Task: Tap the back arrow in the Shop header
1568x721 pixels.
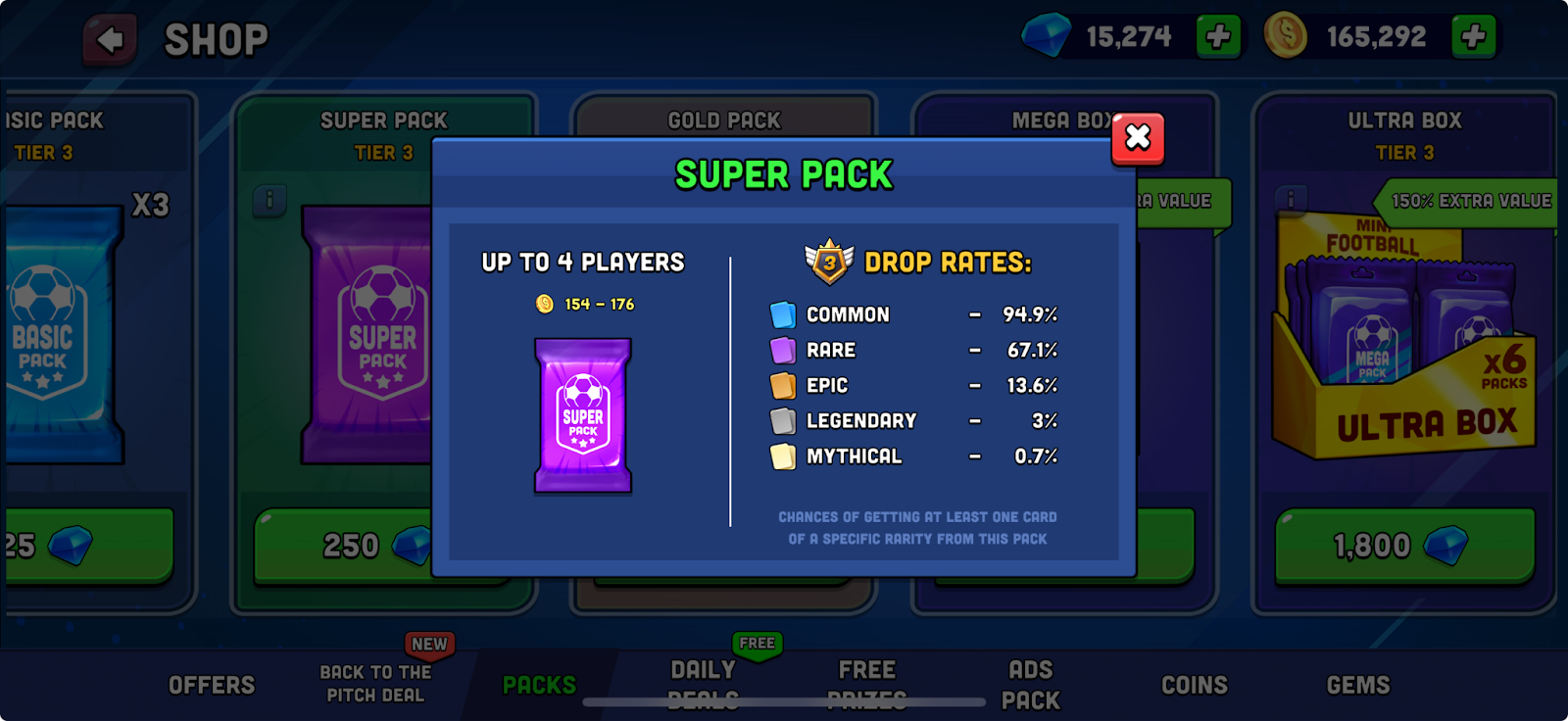Action: (x=111, y=37)
